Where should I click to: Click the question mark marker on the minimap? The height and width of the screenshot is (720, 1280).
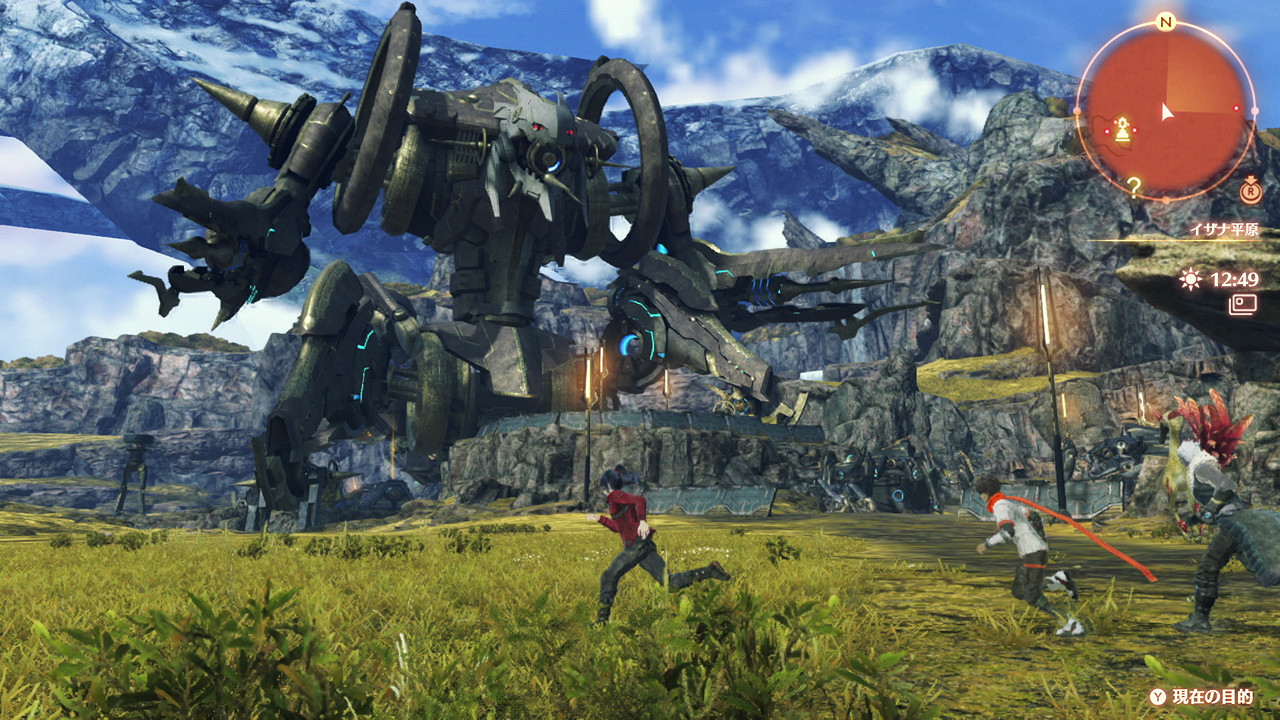coord(1134,184)
